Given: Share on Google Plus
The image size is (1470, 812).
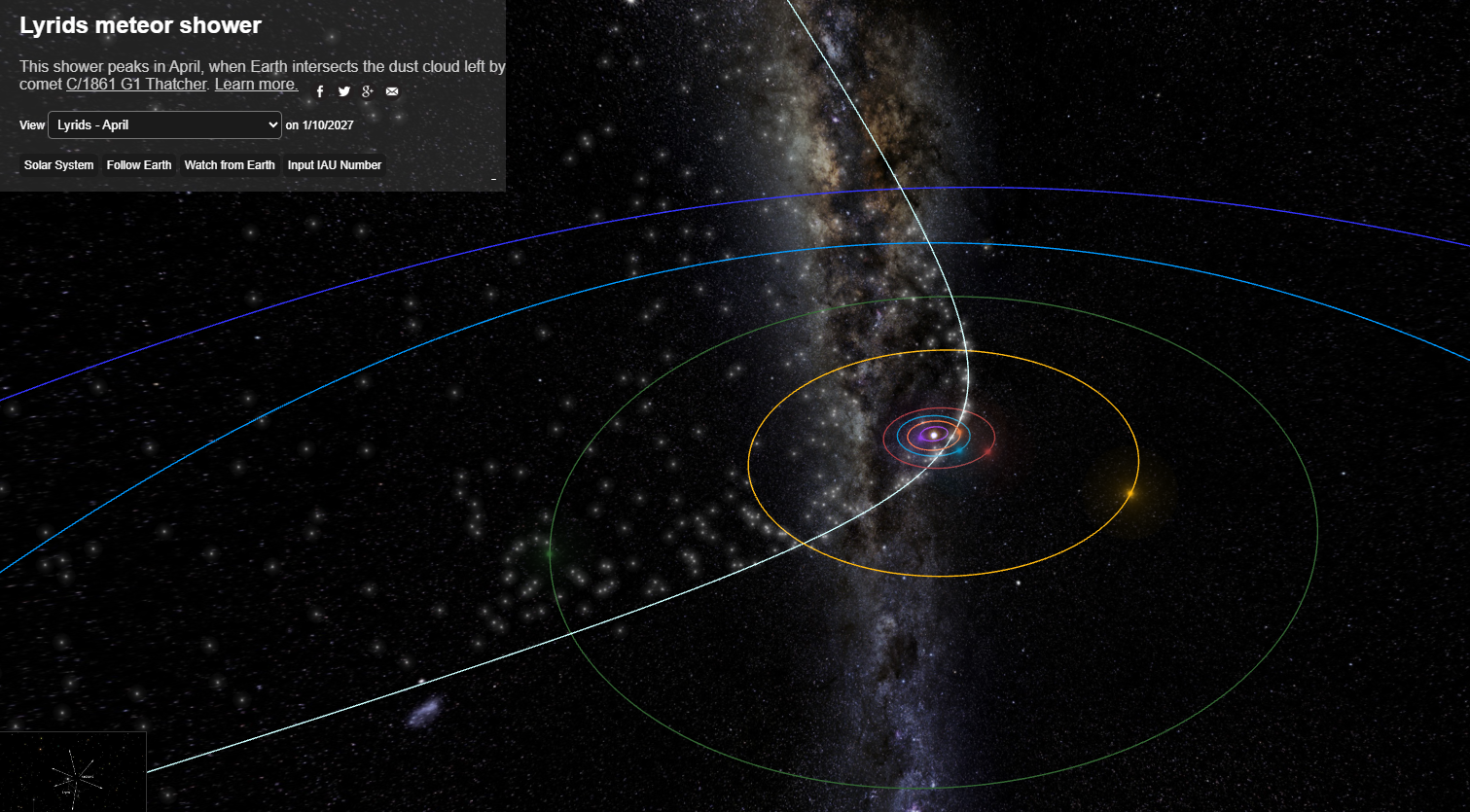Looking at the screenshot, I should point(368,91).
